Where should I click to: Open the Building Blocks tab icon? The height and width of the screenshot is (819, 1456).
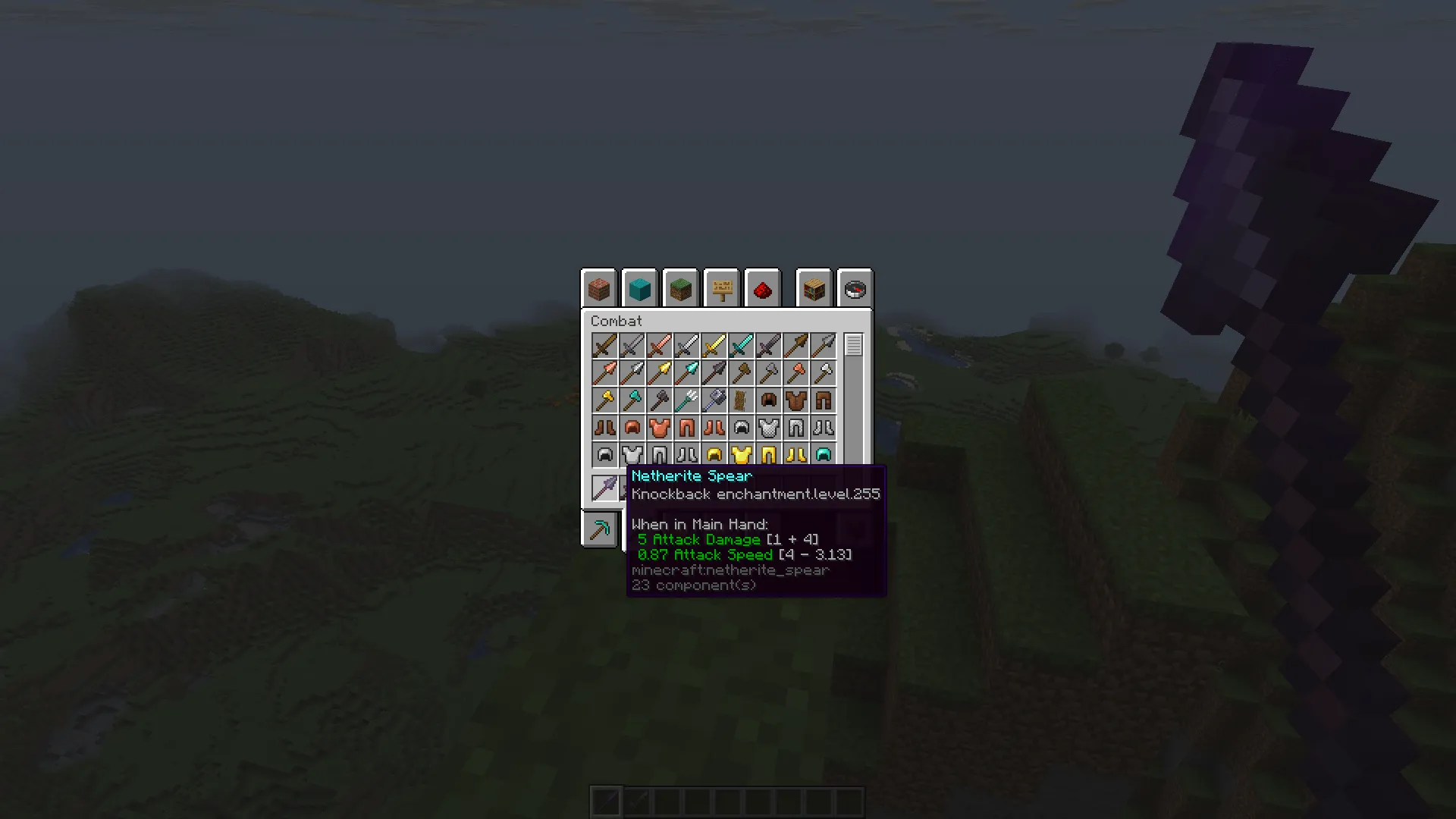pyautogui.click(x=598, y=288)
